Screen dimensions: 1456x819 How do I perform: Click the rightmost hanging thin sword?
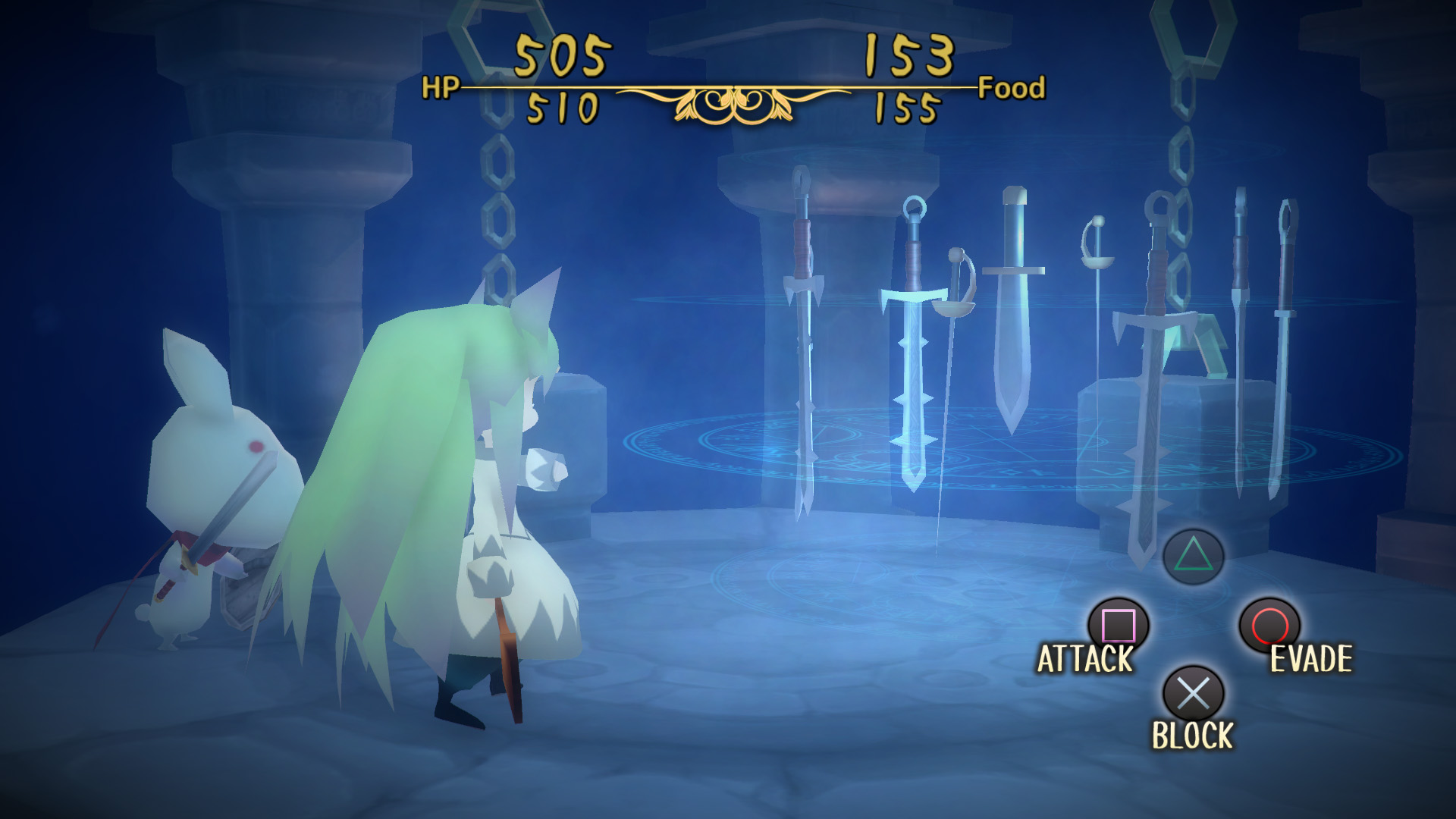click(1288, 341)
